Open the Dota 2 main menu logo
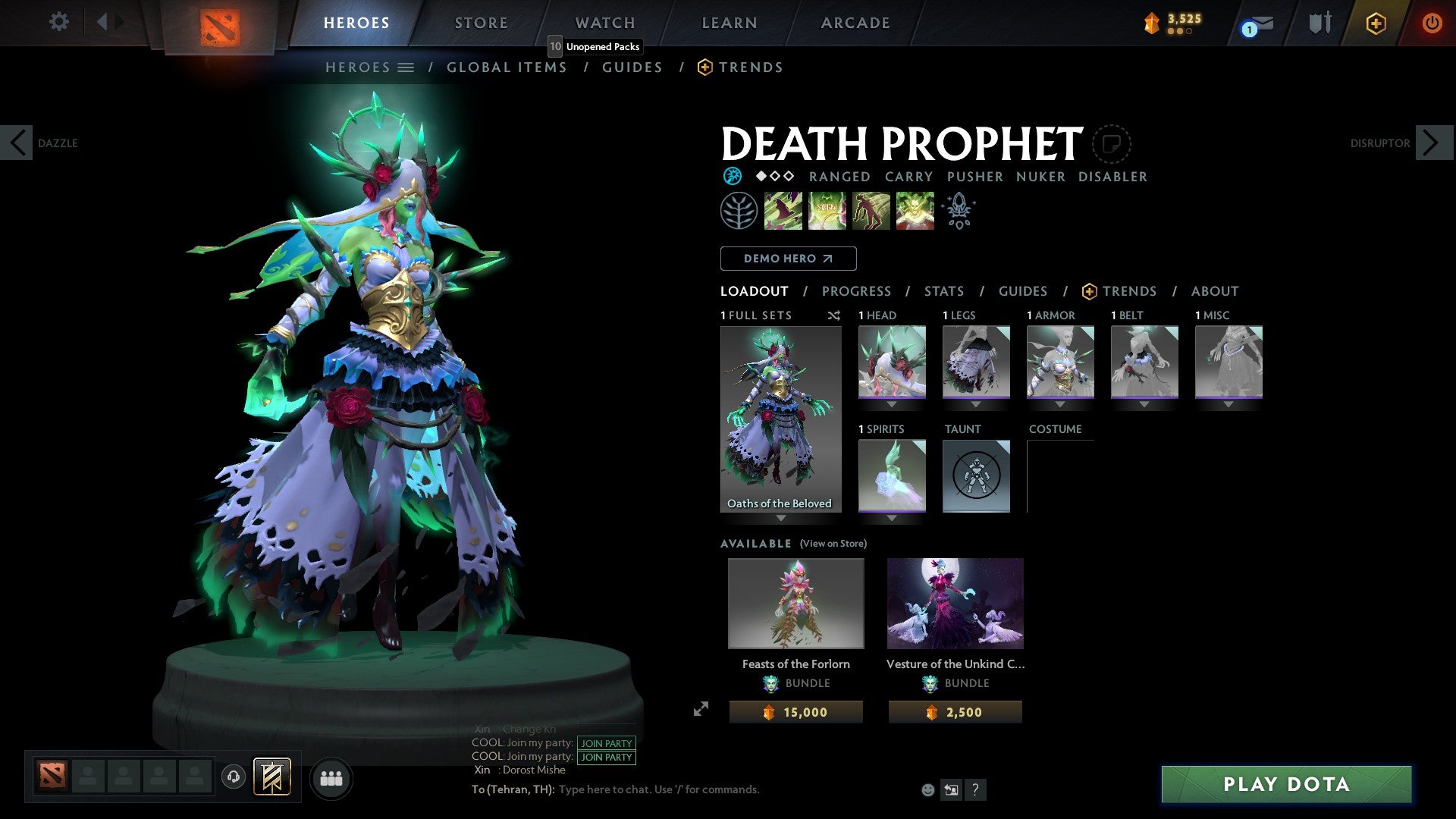 coord(220,23)
